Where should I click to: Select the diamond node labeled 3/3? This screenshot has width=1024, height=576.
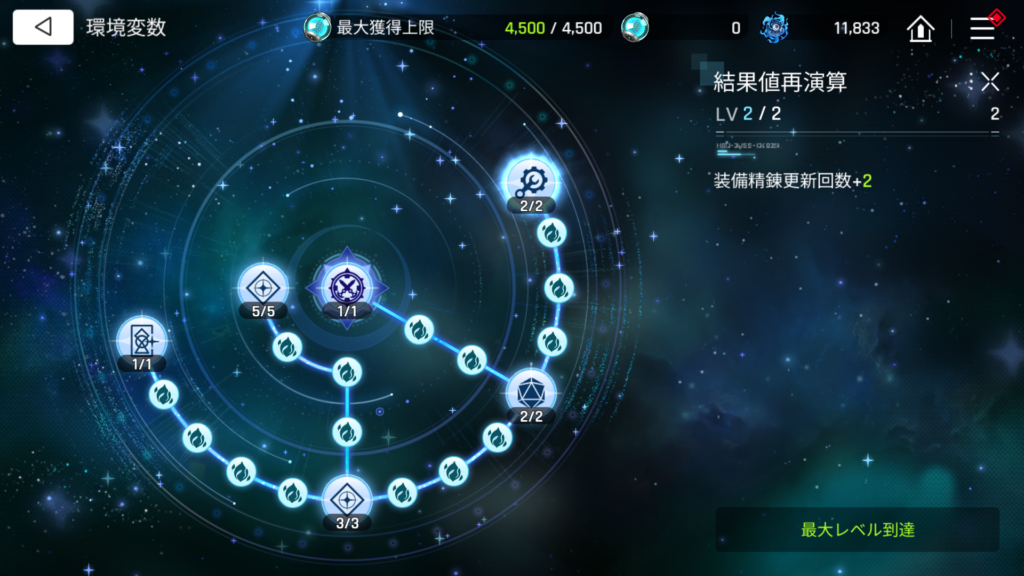coord(346,497)
